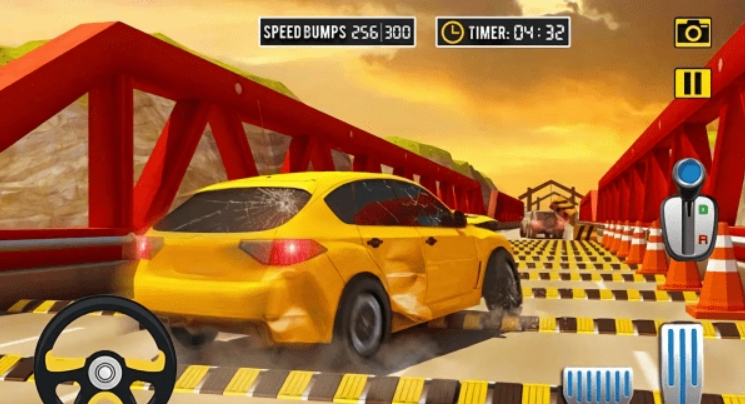The image size is (745, 404).
Task: Tap the camera view button
Action: (692, 32)
